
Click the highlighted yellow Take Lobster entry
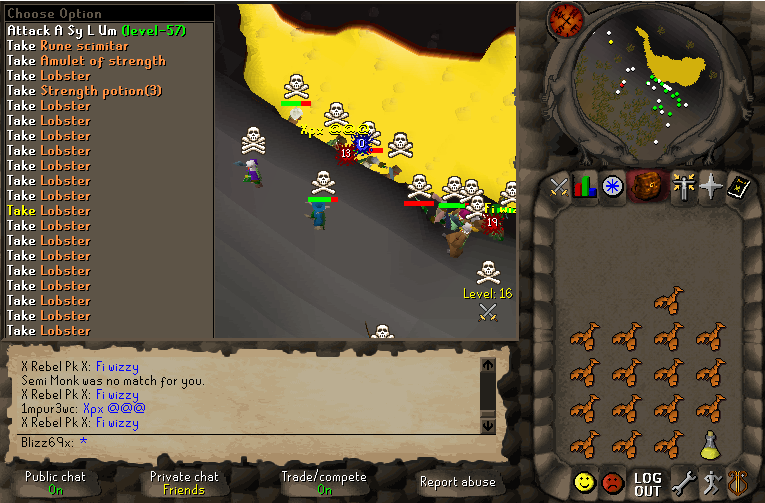tap(49, 211)
